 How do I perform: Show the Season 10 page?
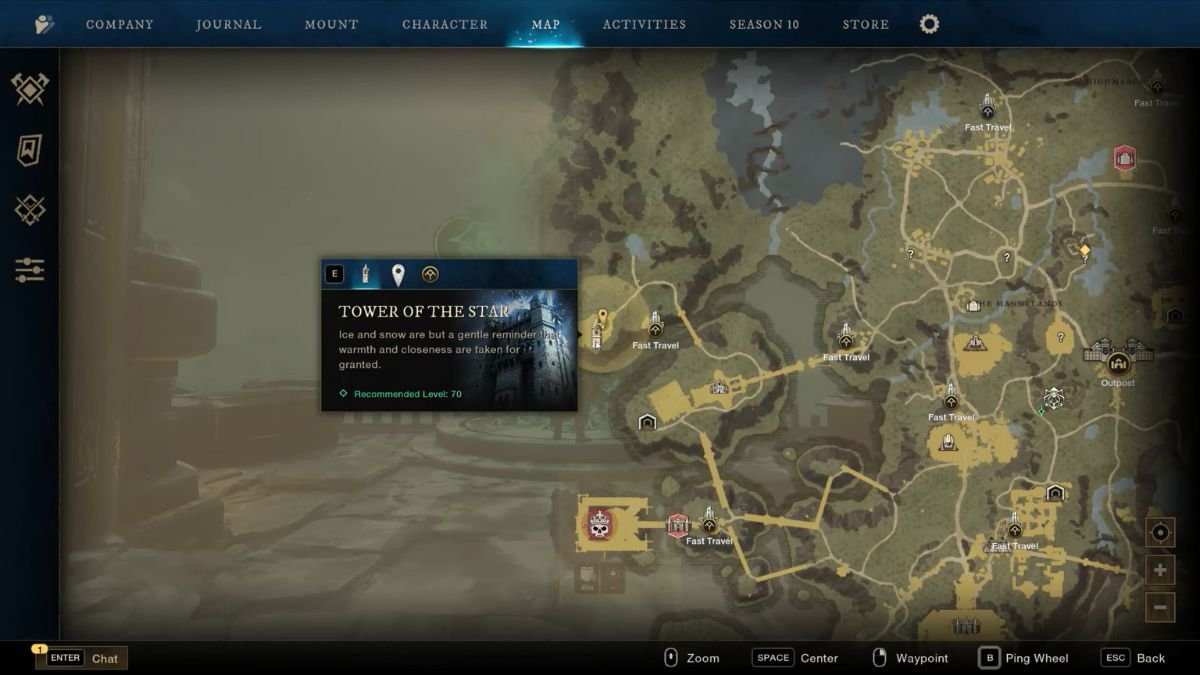click(764, 24)
